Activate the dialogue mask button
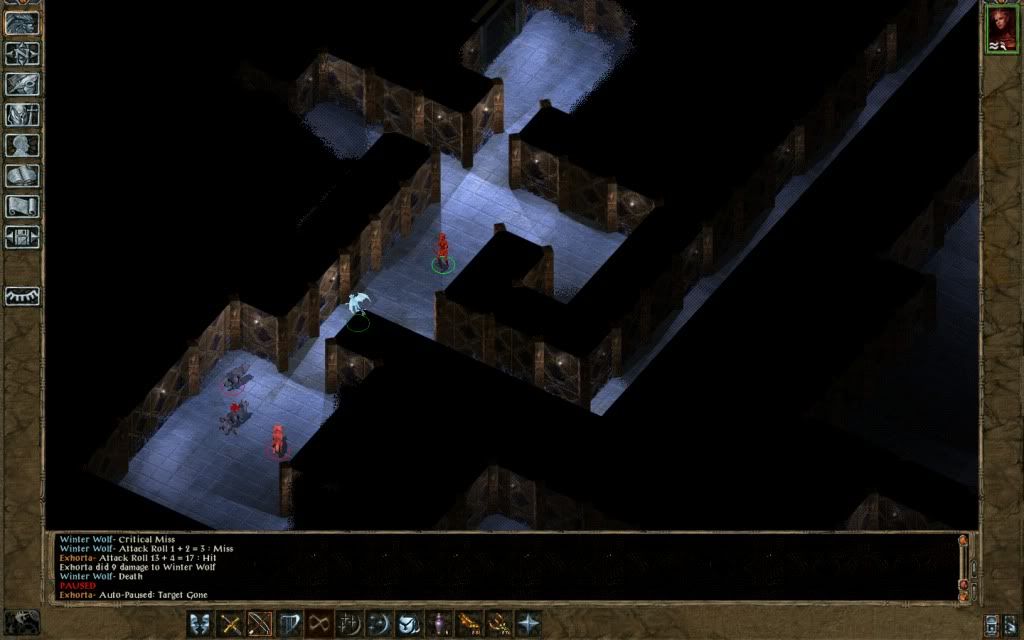 (200, 623)
